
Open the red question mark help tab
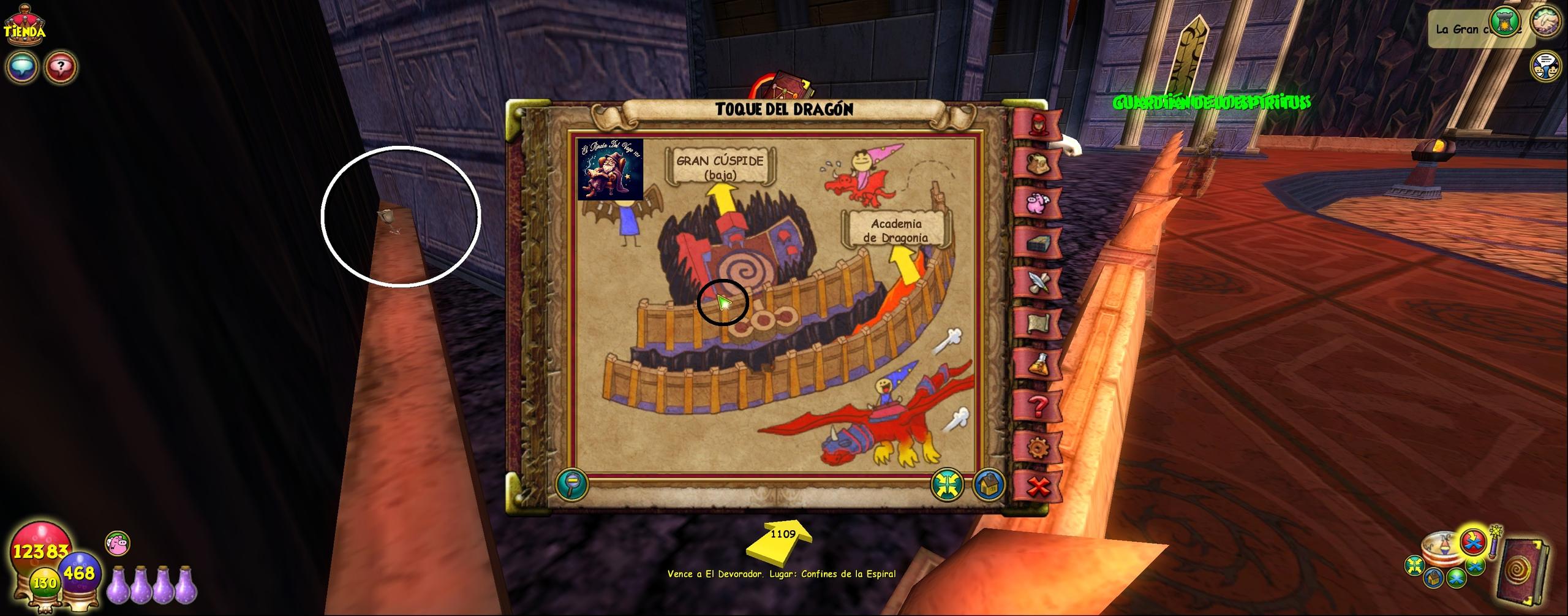click(1038, 405)
